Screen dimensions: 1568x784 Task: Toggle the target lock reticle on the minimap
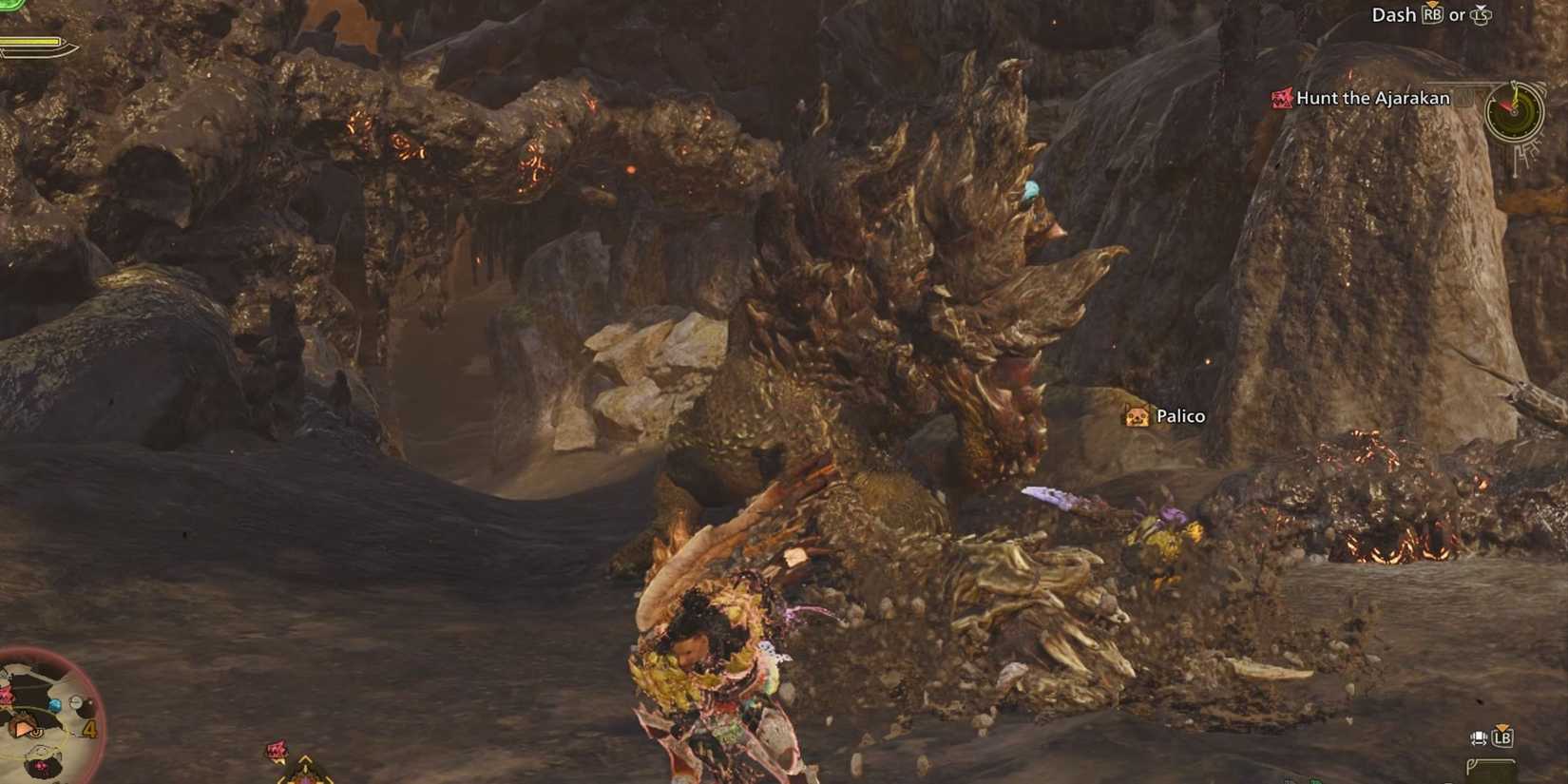coord(37,733)
